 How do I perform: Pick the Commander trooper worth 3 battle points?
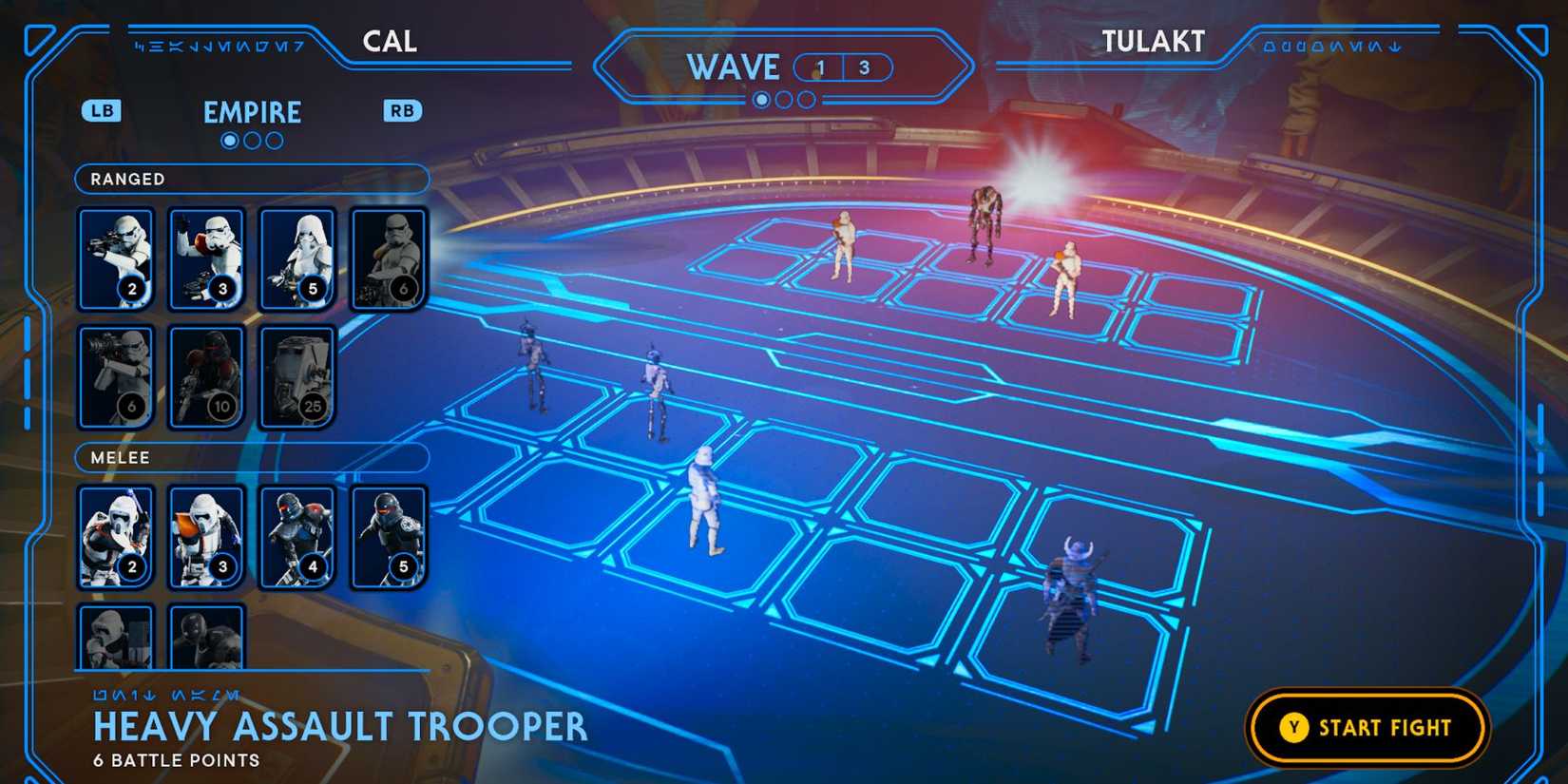206,257
